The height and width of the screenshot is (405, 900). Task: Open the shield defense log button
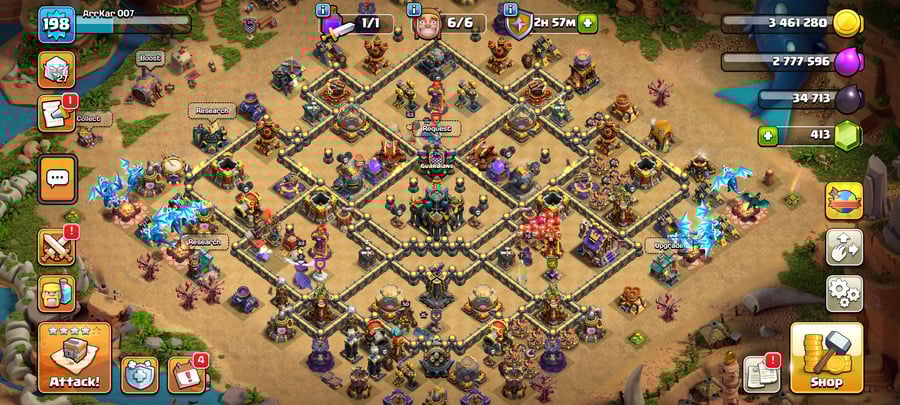point(140,375)
